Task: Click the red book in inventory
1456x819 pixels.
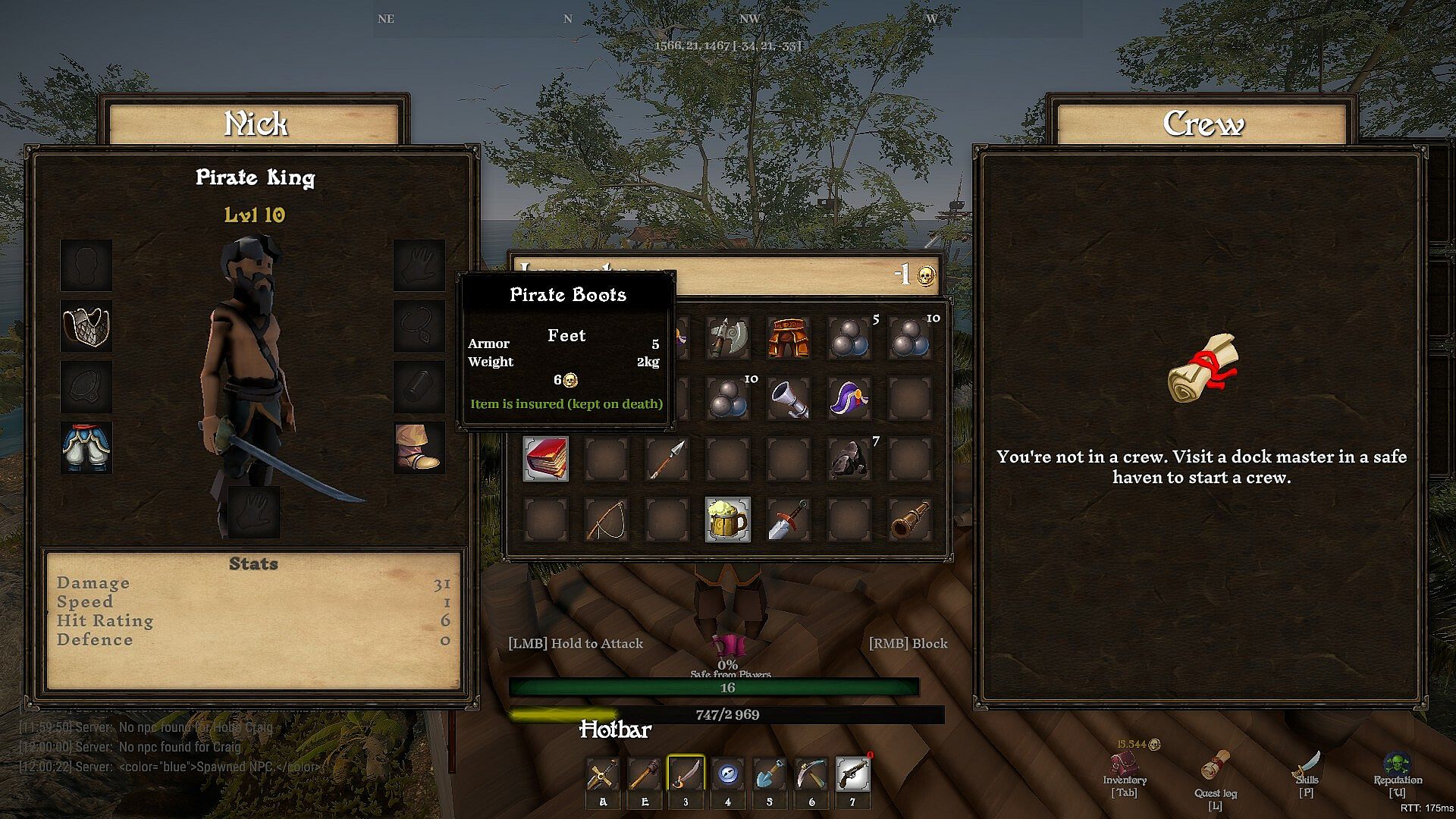Action: point(546,459)
